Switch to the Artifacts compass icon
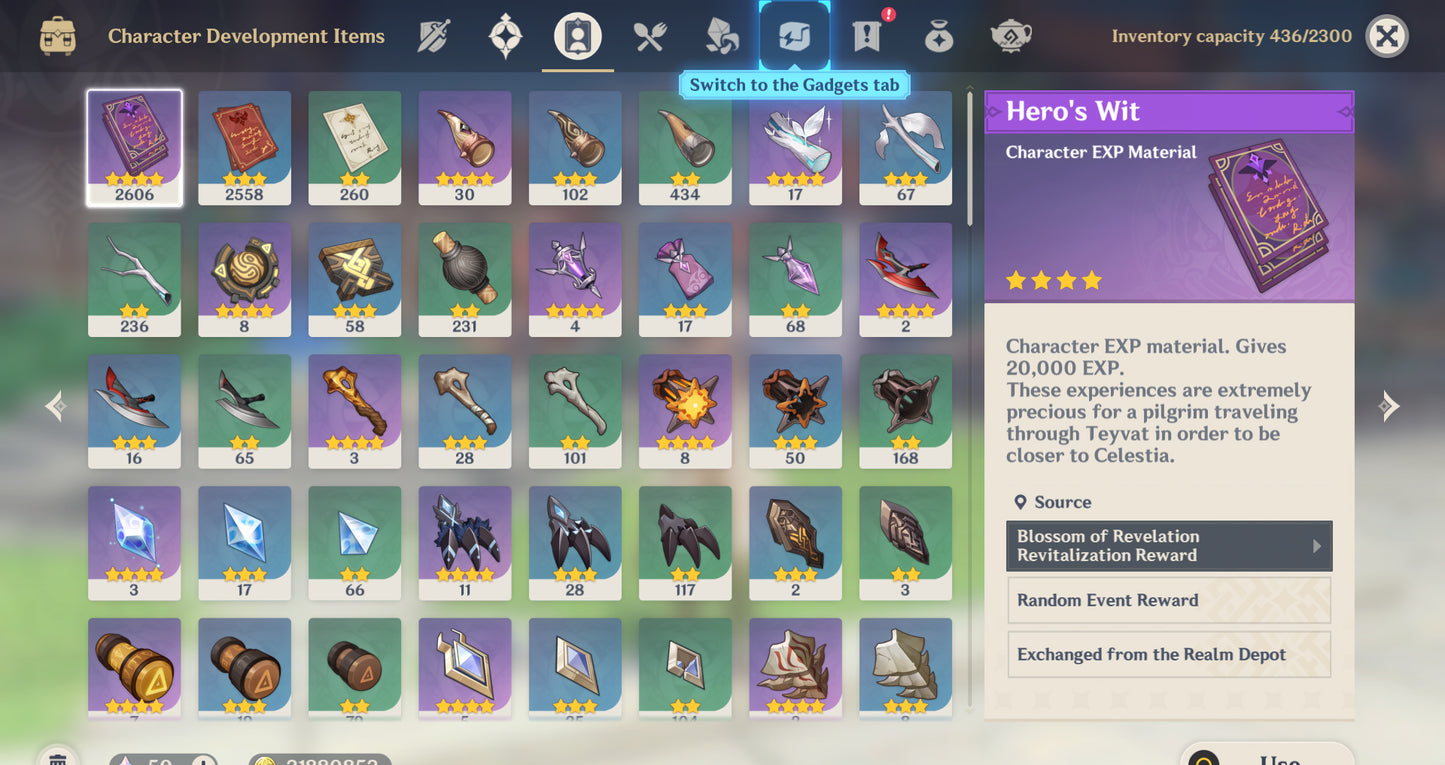The width and height of the screenshot is (1445, 765). coord(505,35)
